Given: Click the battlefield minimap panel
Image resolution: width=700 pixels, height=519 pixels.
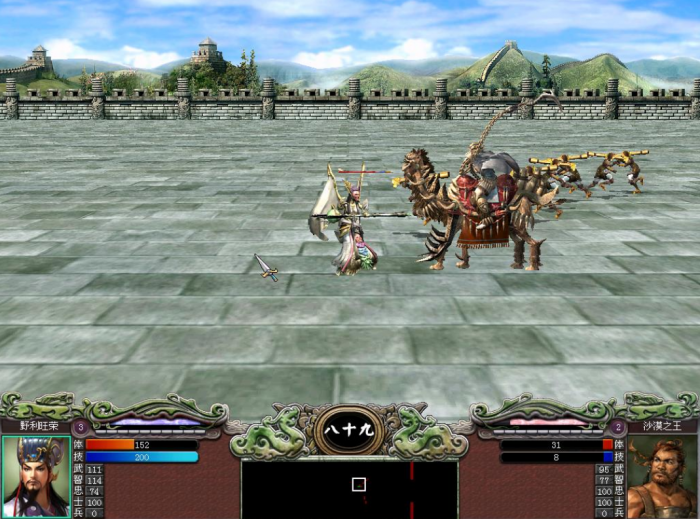Looking at the screenshot, I should coord(349,489).
